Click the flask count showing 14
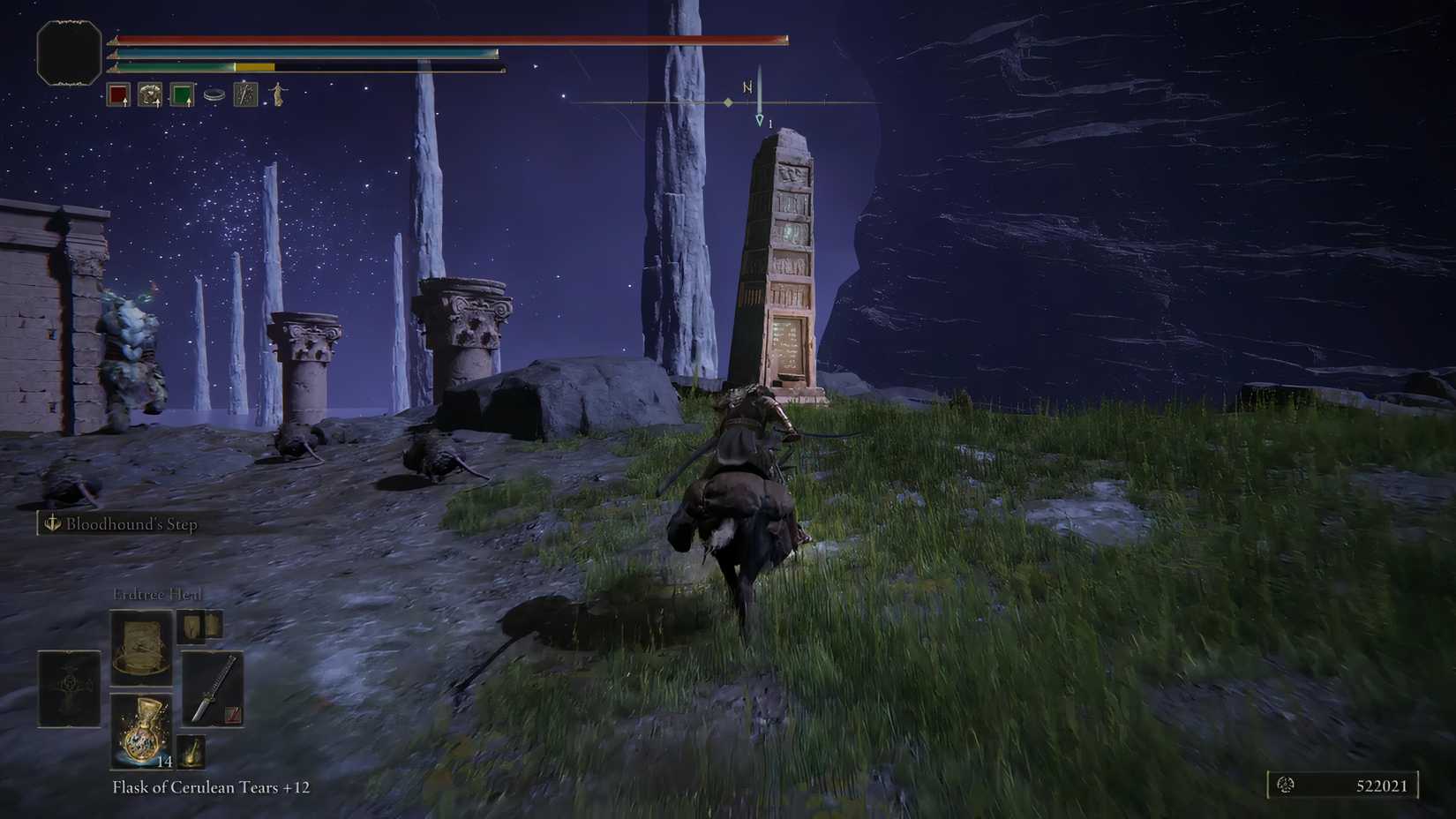Viewport: 1456px width, 819px height. (x=166, y=762)
